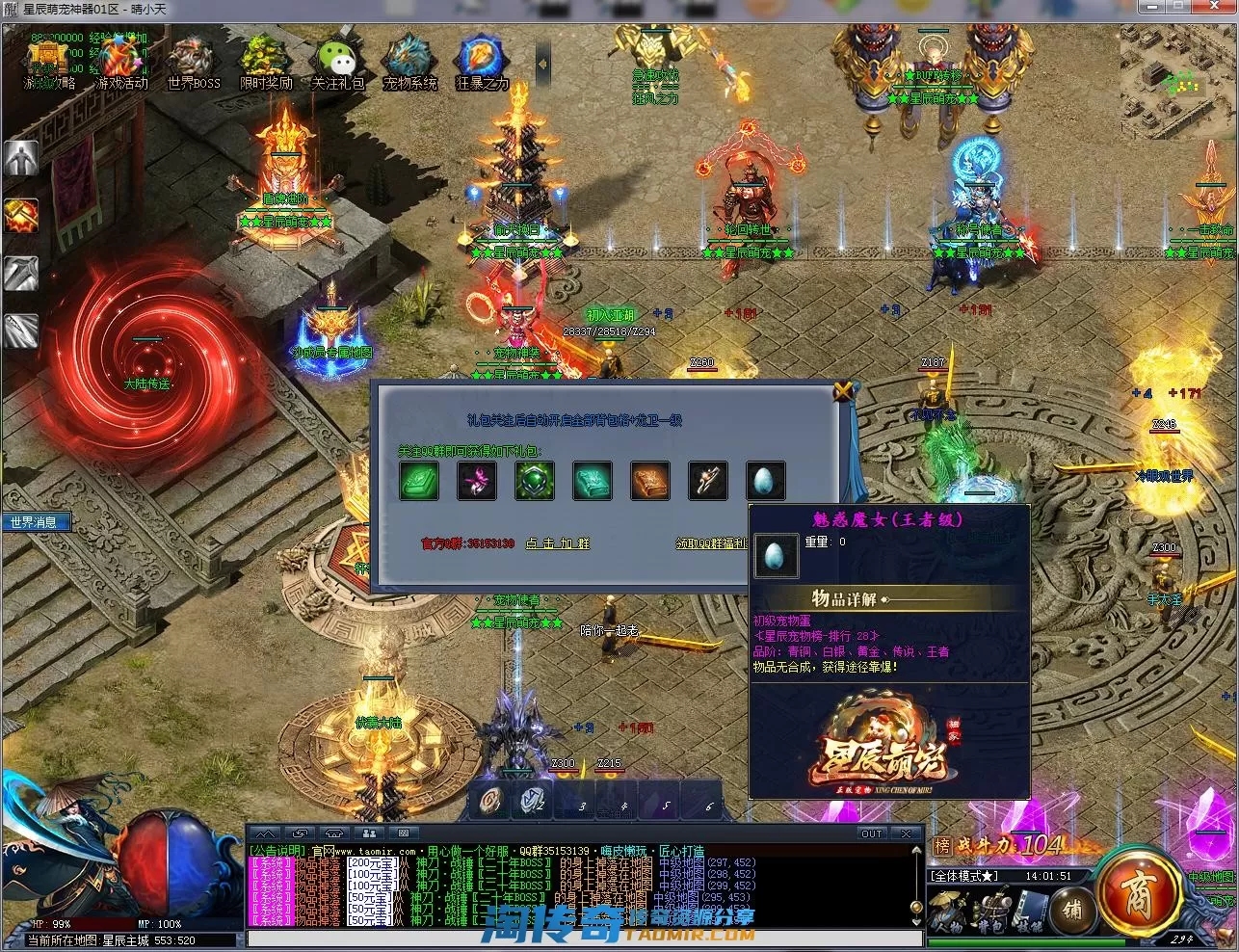Viewport: 1239px width, 952px height.
Task: Open the 限时奖励 timed rewards
Action: click(x=266, y=62)
